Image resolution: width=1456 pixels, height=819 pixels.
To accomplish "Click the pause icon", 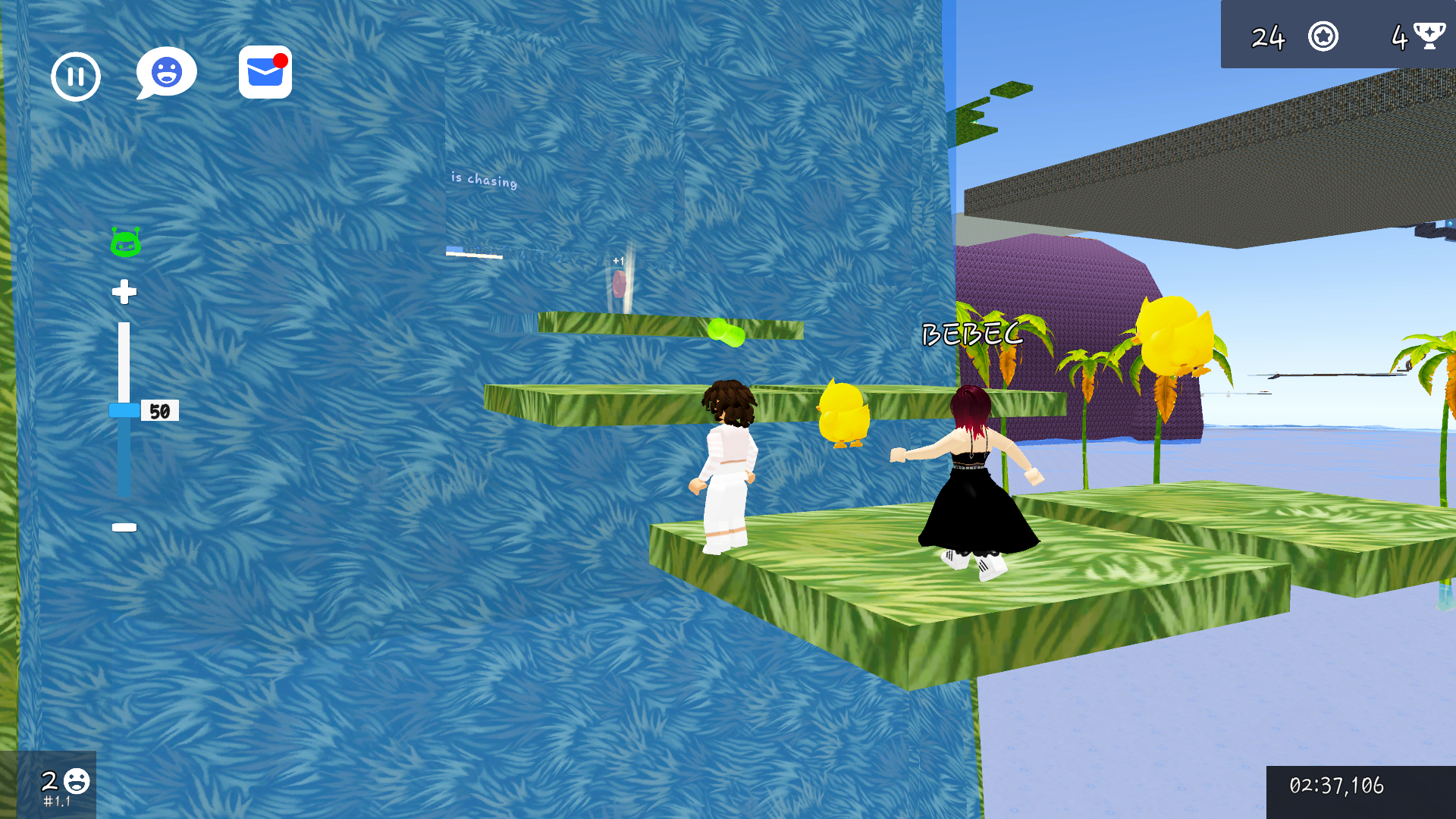I will pos(75,76).
